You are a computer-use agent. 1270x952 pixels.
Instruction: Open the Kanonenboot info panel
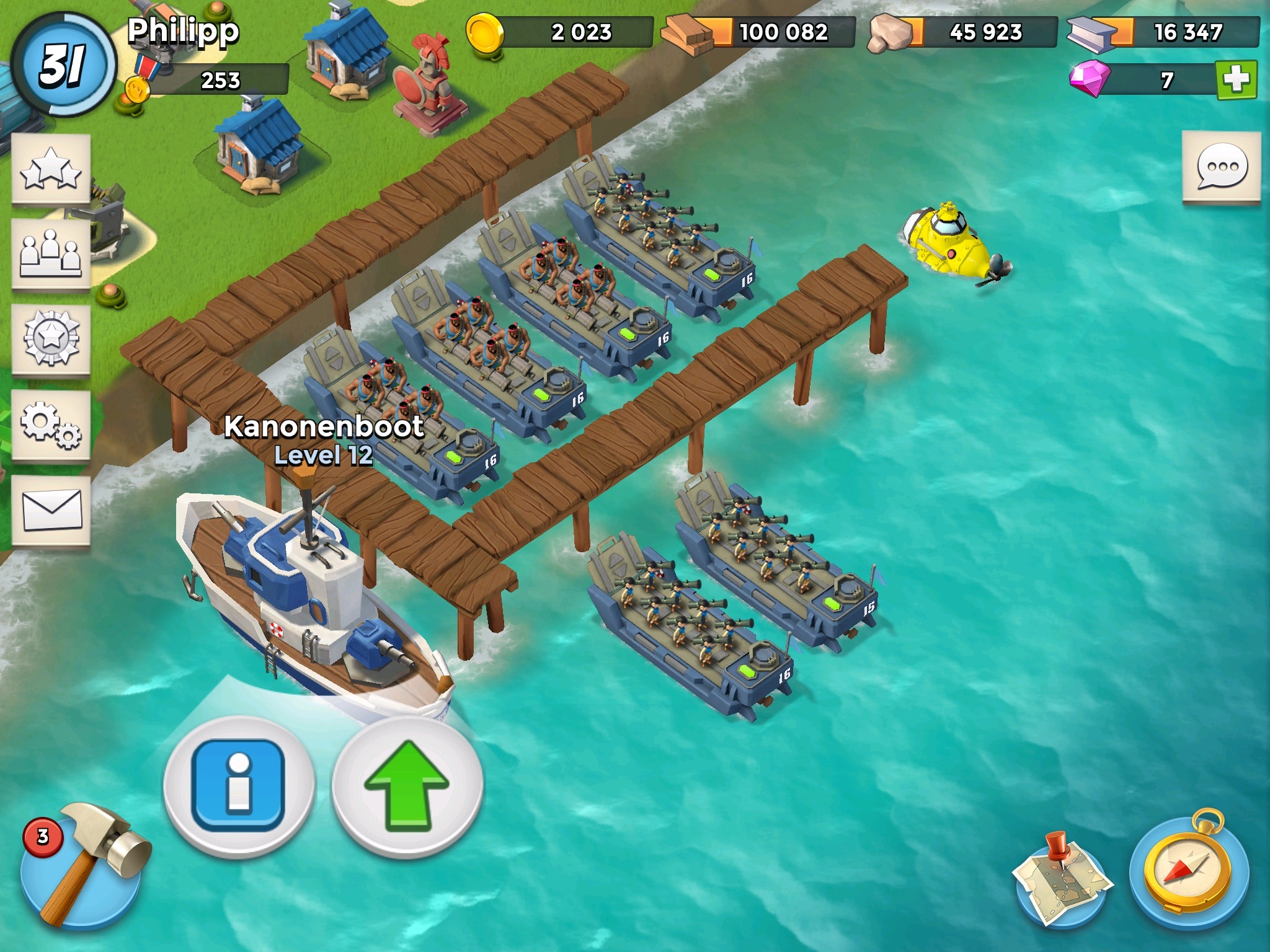click(239, 785)
